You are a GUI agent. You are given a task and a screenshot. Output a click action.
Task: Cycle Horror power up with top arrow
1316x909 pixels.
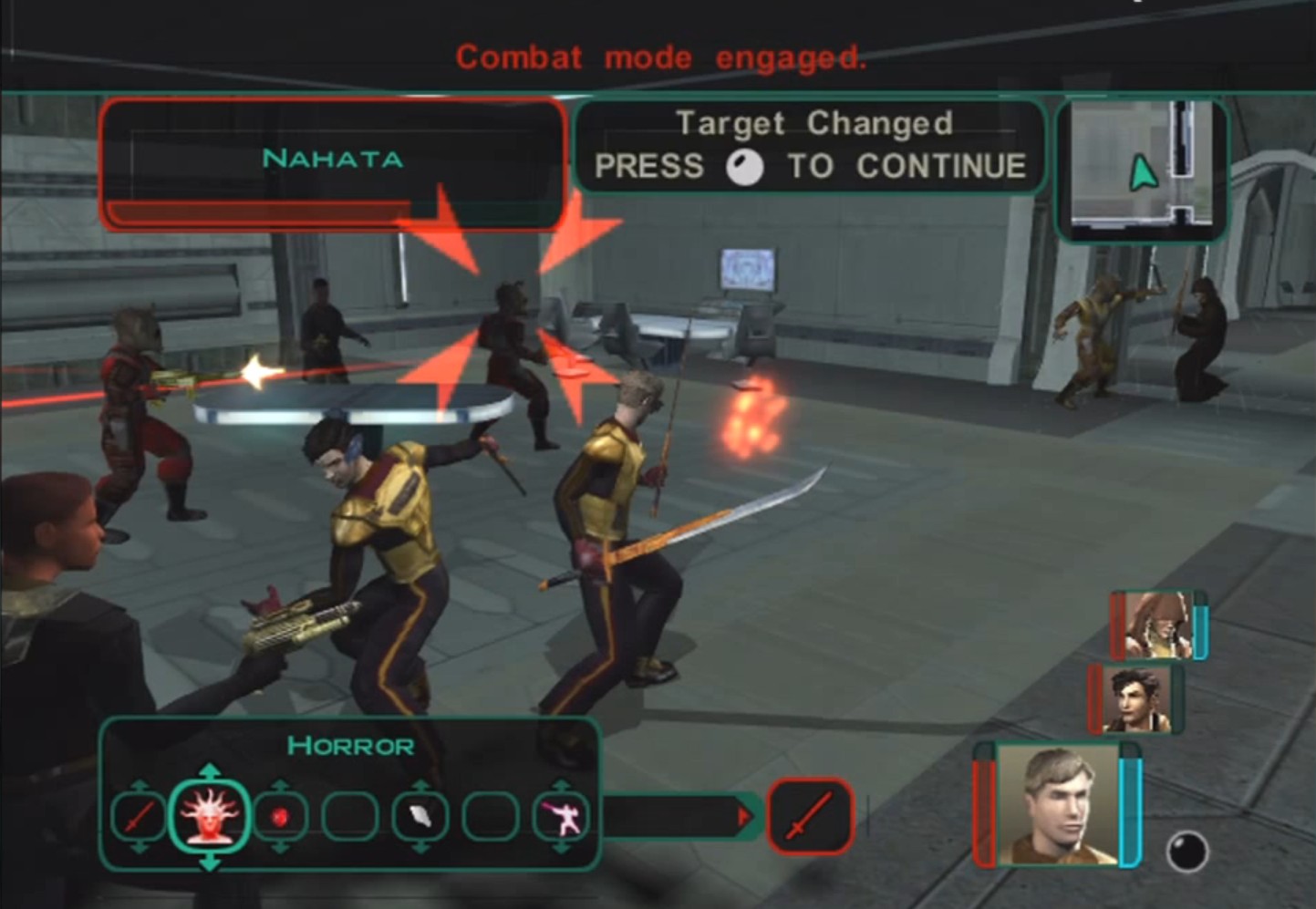click(x=210, y=770)
